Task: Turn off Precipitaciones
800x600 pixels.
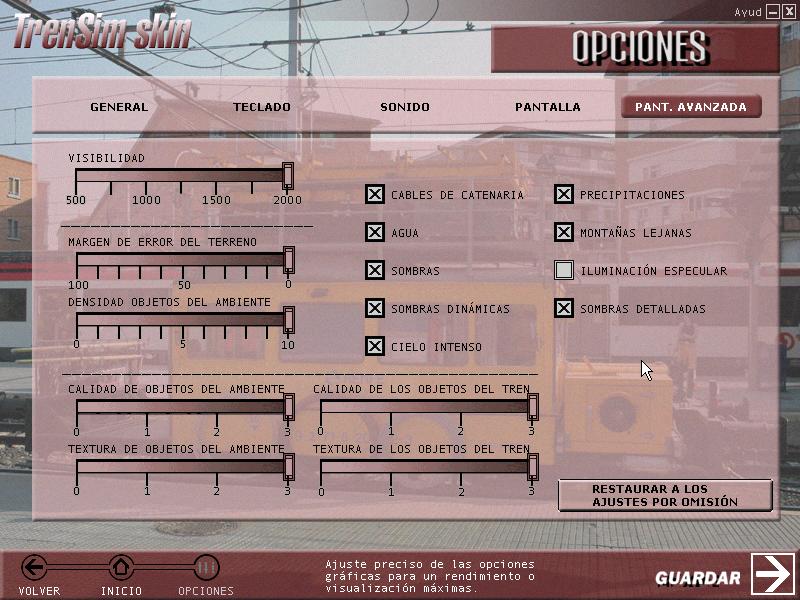Action: tap(564, 195)
